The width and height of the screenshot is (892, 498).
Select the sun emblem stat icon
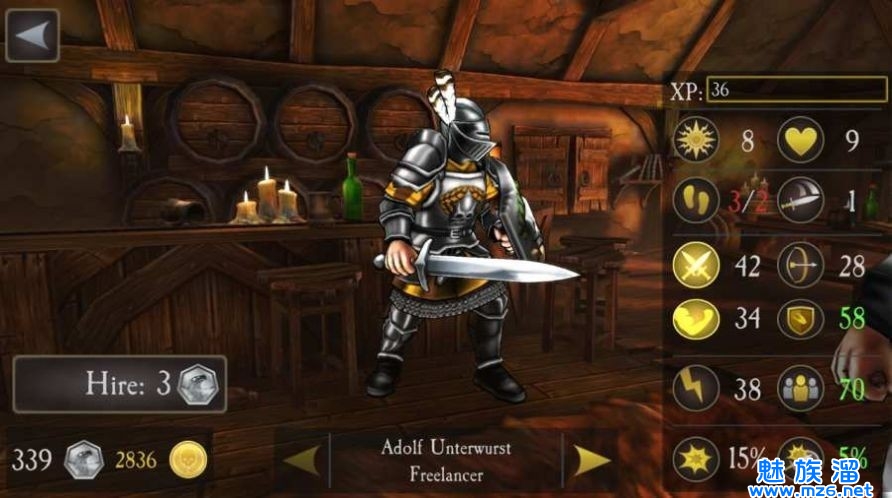(x=697, y=140)
